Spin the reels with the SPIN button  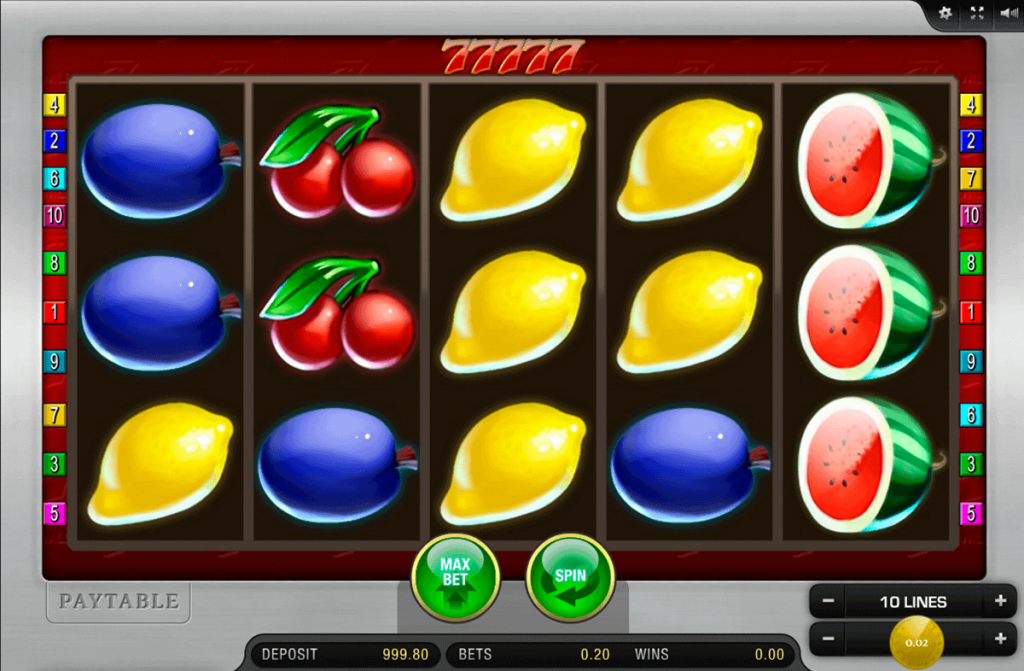click(570, 577)
